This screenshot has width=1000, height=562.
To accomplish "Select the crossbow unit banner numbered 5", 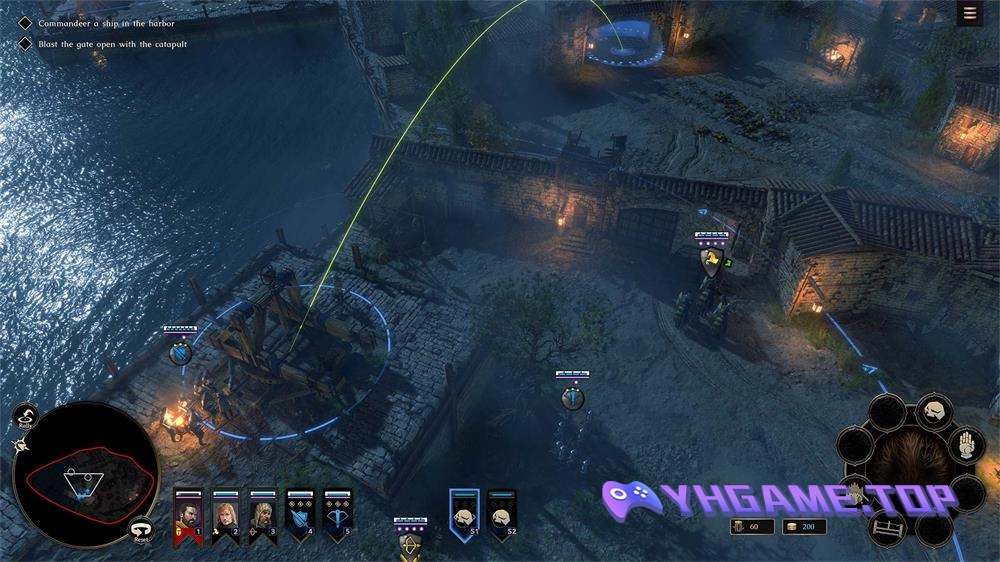I will 337,514.
